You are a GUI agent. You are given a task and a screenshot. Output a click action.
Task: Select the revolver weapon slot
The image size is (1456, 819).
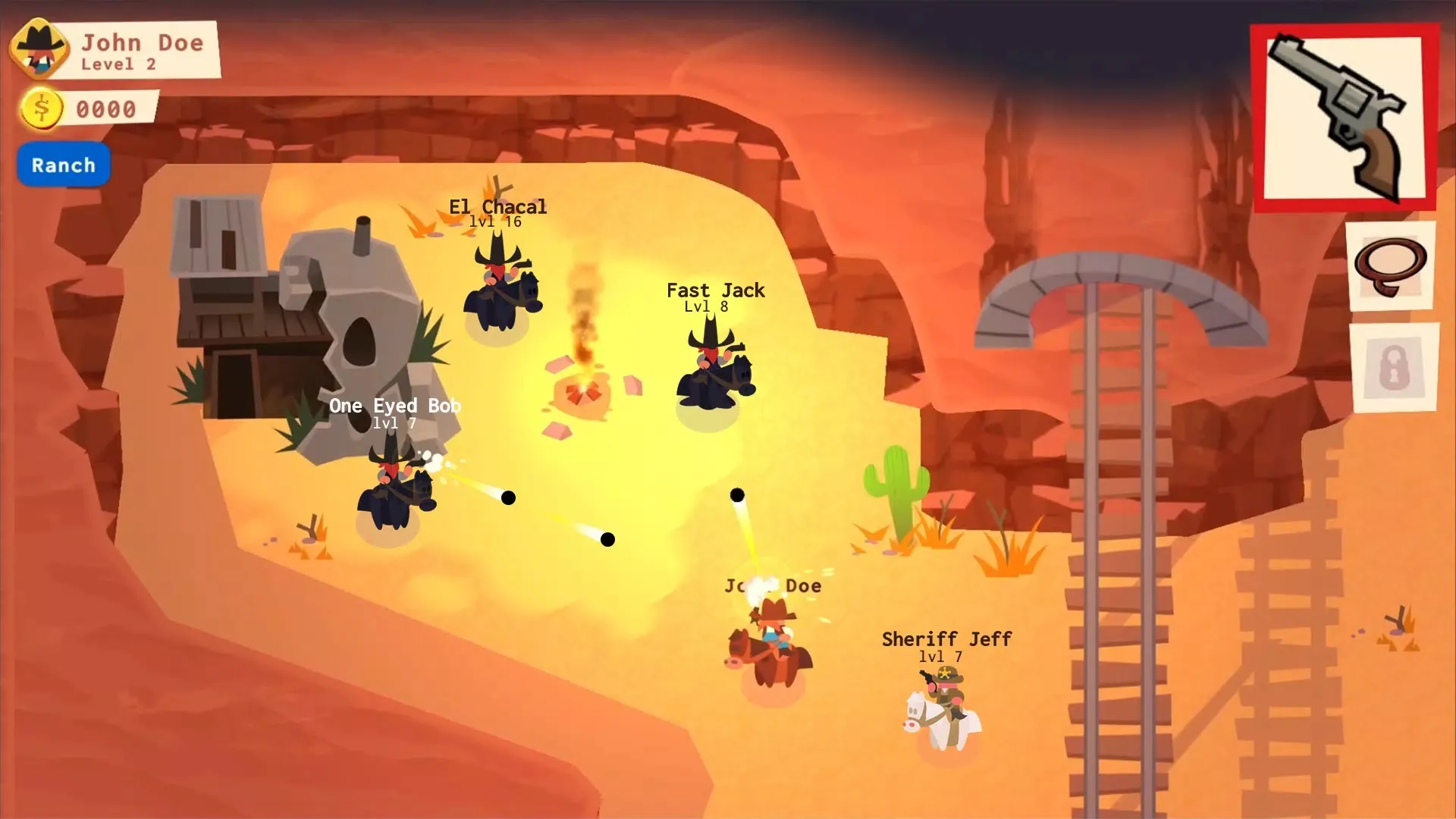tap(1343, 118)
